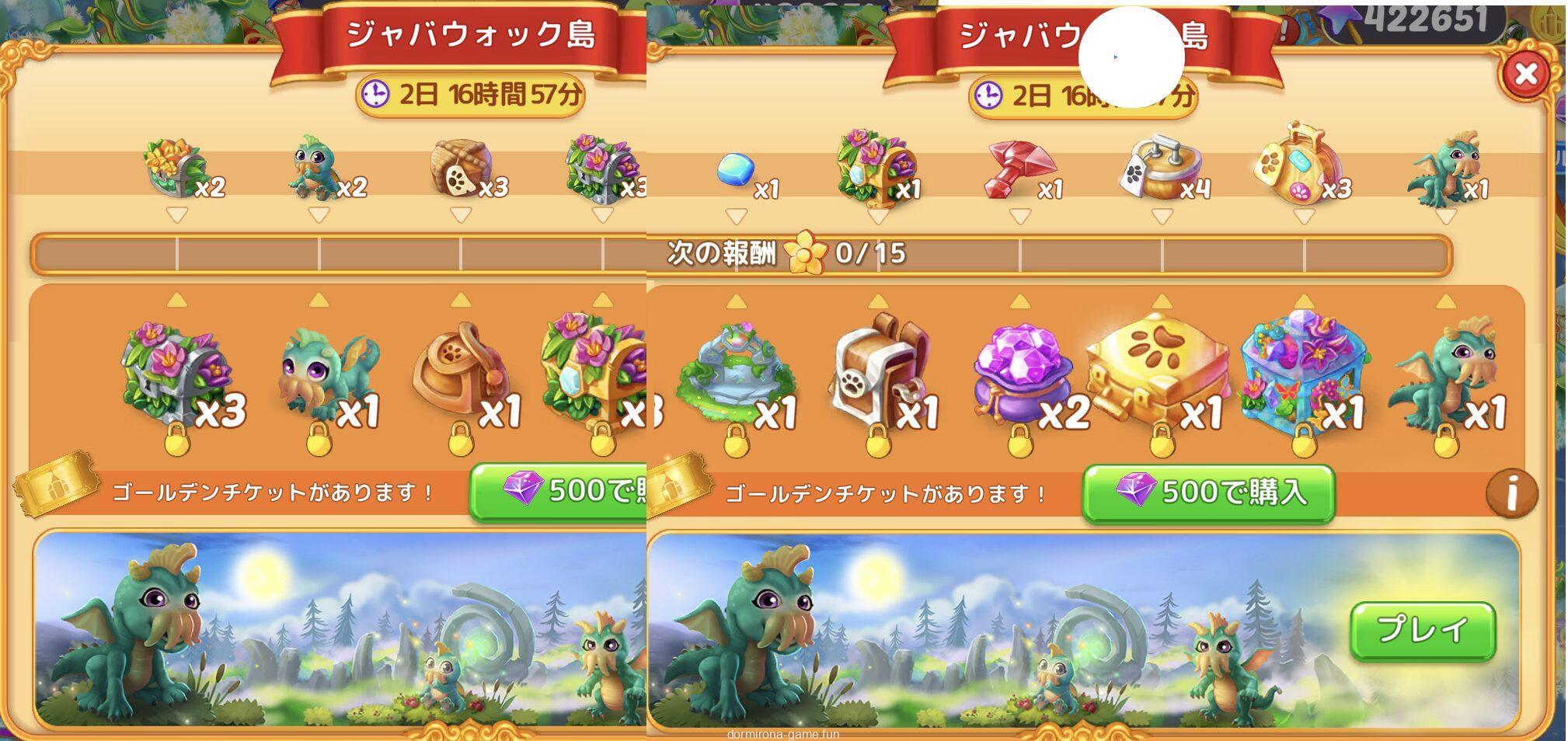This screenshot has width=1568, height=741.
Task: Select the baby dragon x2 free reward
Action: pyautogui.click(x=319, y=169)
